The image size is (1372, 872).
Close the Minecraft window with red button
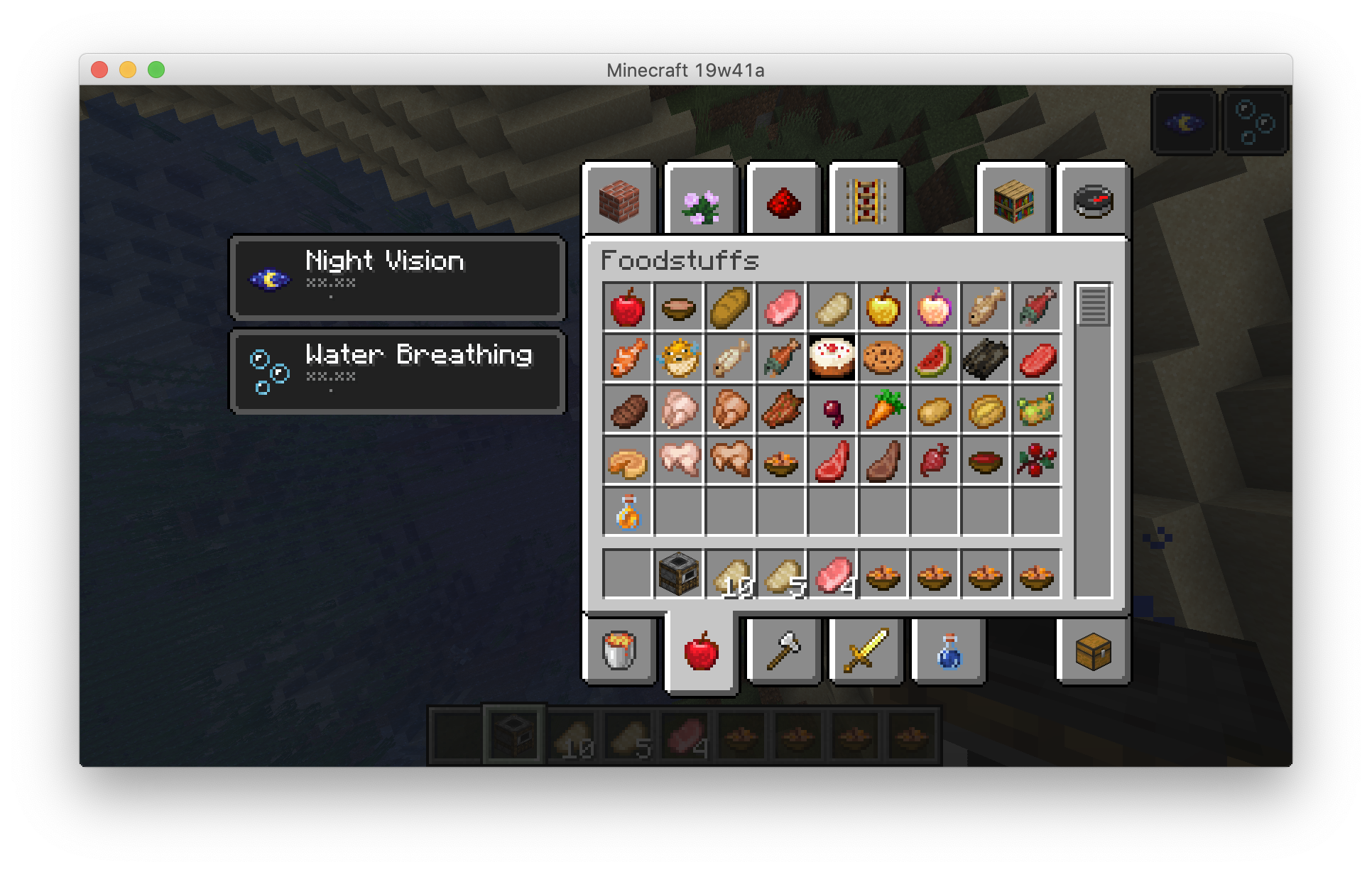pos(99,70)
